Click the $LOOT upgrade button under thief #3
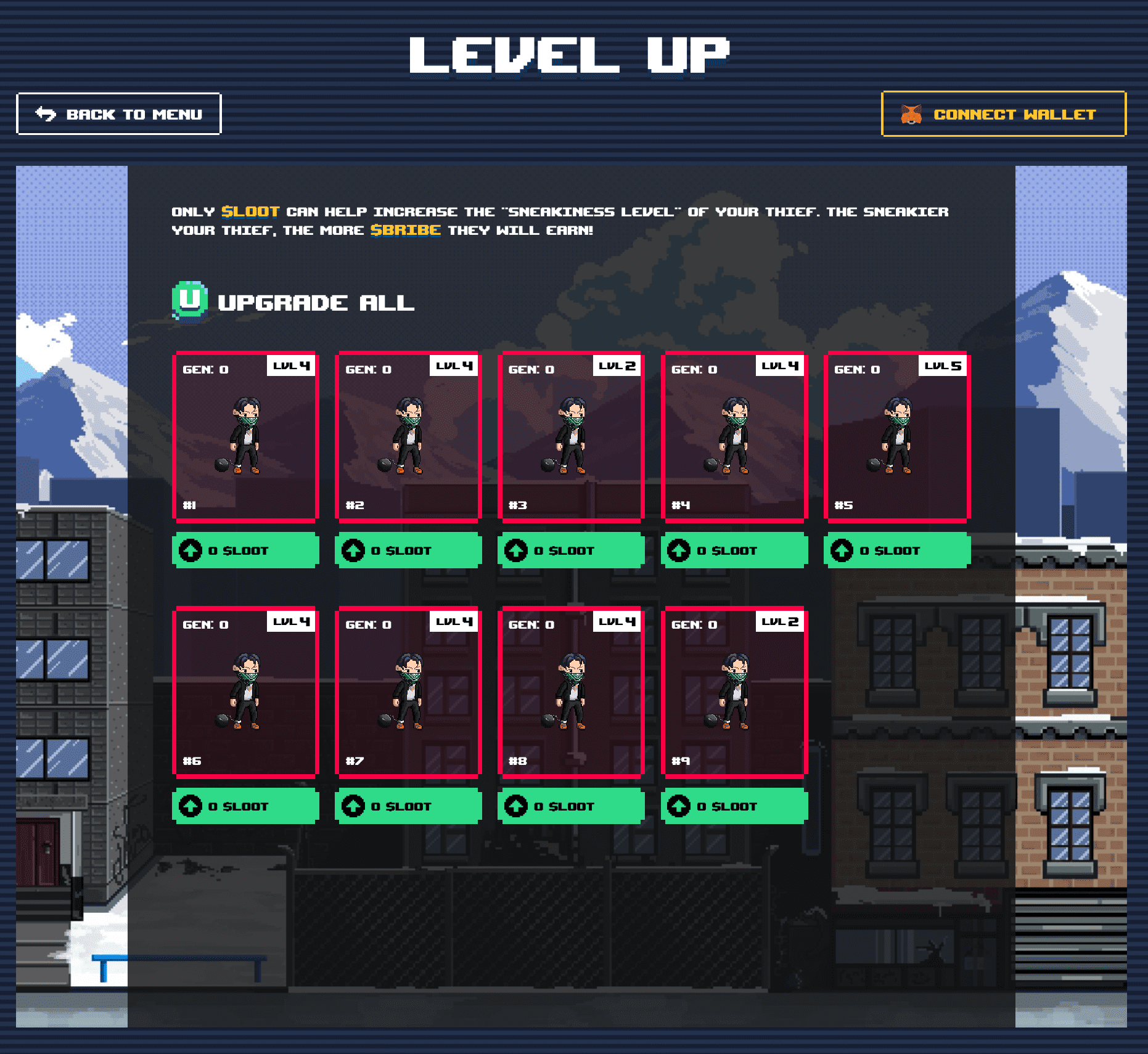The height and width of the screenshot is (1054, 1148). (x=571, y=550)
